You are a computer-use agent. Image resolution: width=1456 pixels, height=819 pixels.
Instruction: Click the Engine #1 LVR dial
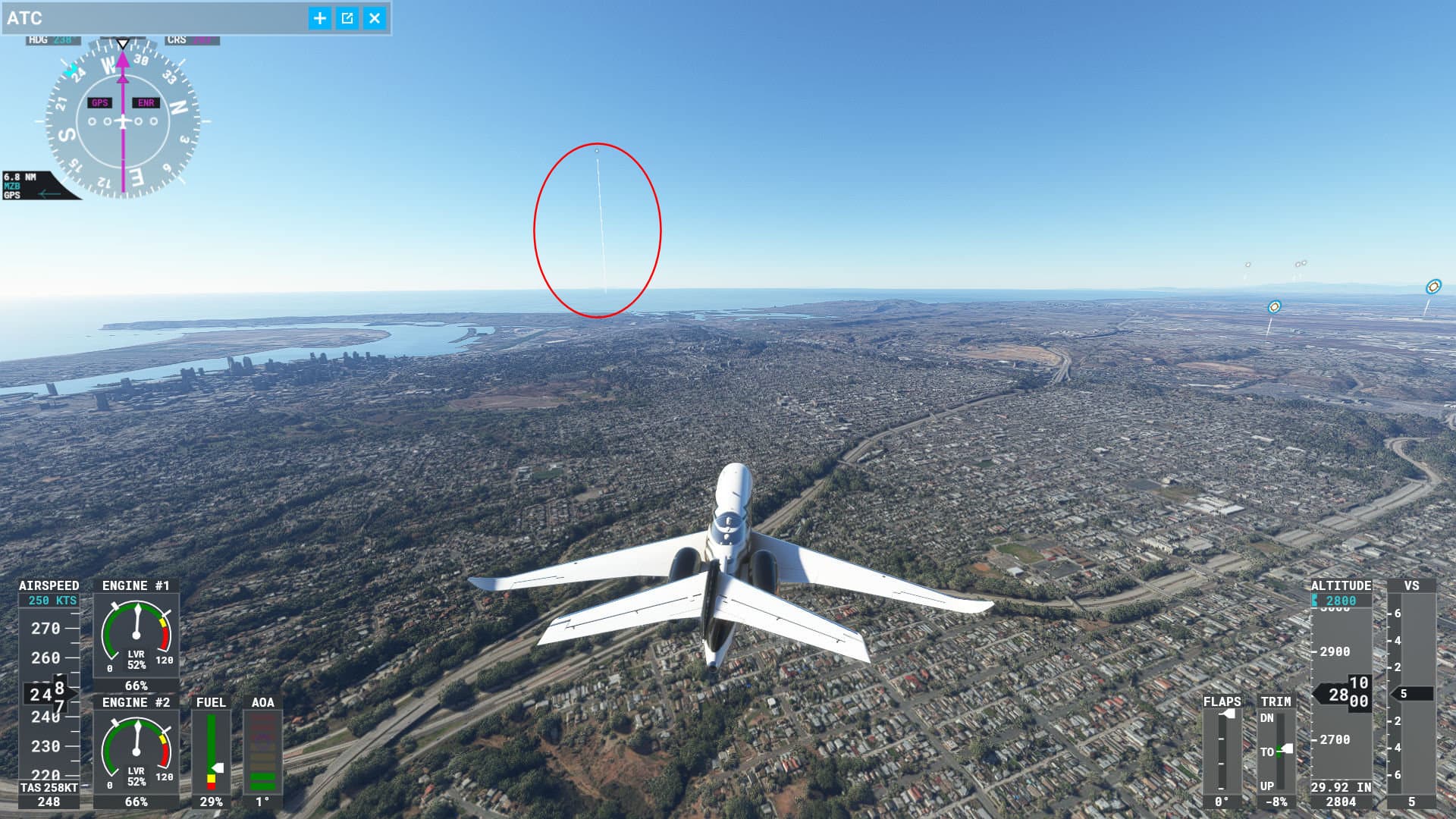(136, 637)
